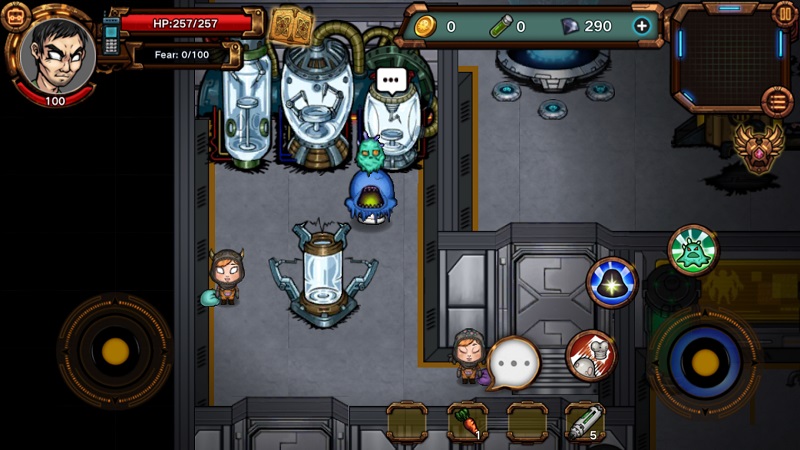800x450 pixels.
Task: Tap the attack joystick button
Action: [x=705, y=359]
